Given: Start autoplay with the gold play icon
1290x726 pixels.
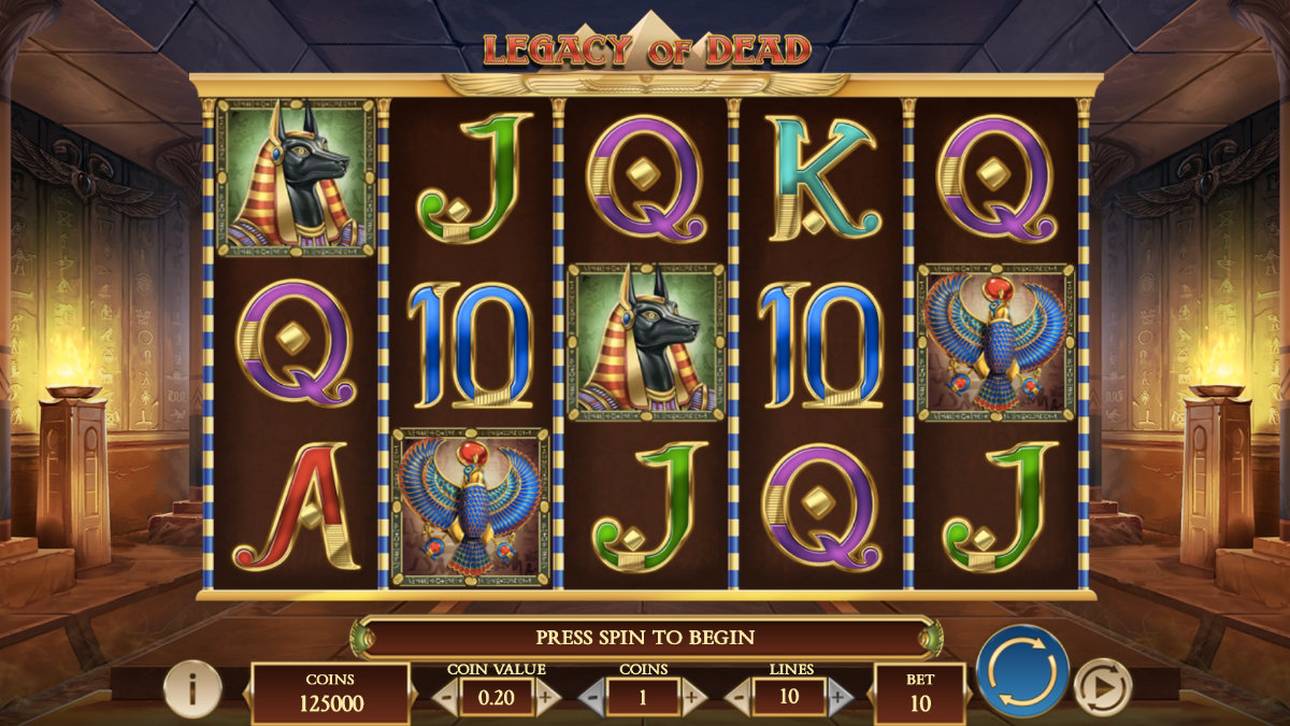Looking at the screenshot, I should tap(1102, 687).
